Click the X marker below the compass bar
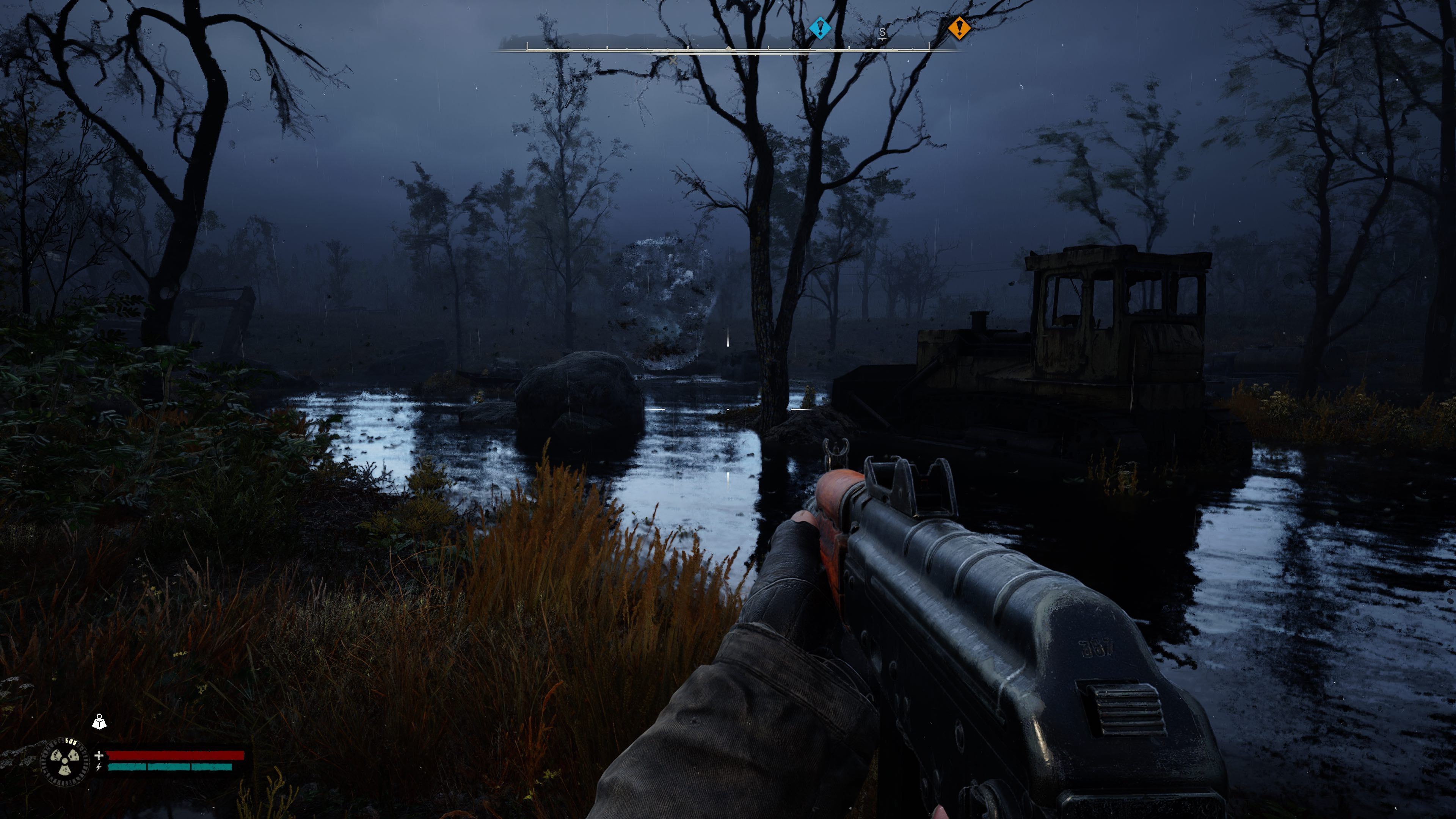The width and height of the screenshot is (1456, 819). [x=673, y=61]
